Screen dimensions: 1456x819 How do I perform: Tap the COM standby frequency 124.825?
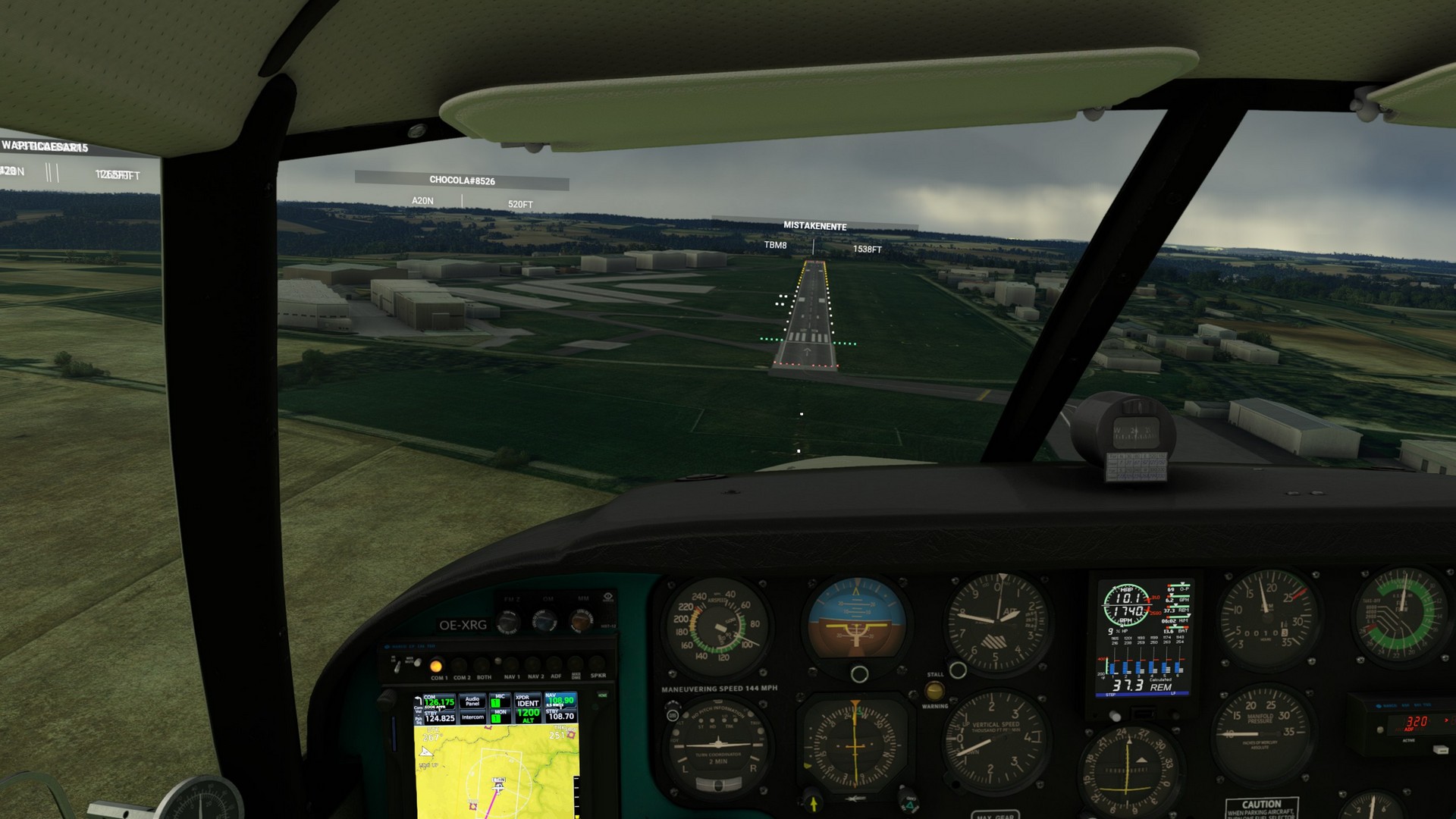(x=439, y=717)
